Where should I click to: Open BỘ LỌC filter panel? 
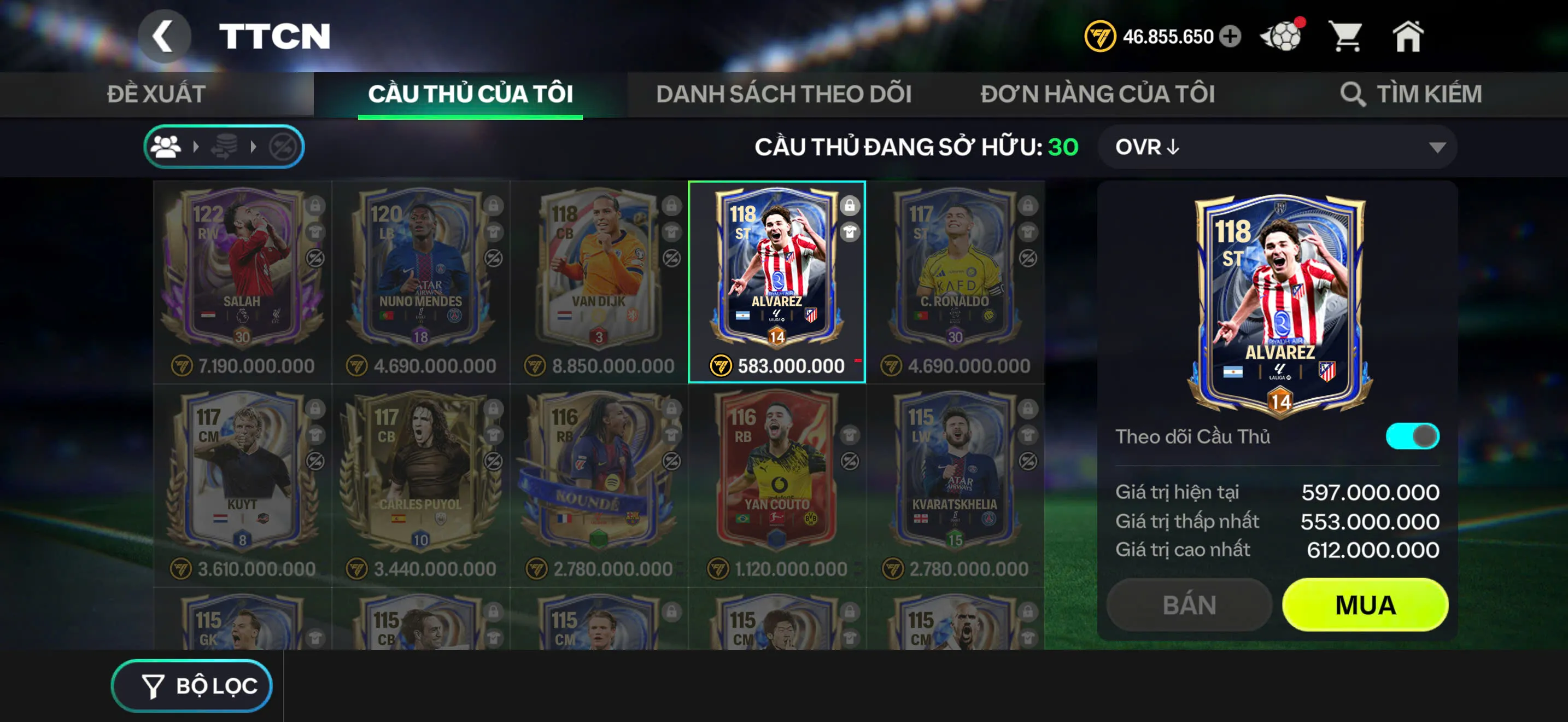pos(190,684)
